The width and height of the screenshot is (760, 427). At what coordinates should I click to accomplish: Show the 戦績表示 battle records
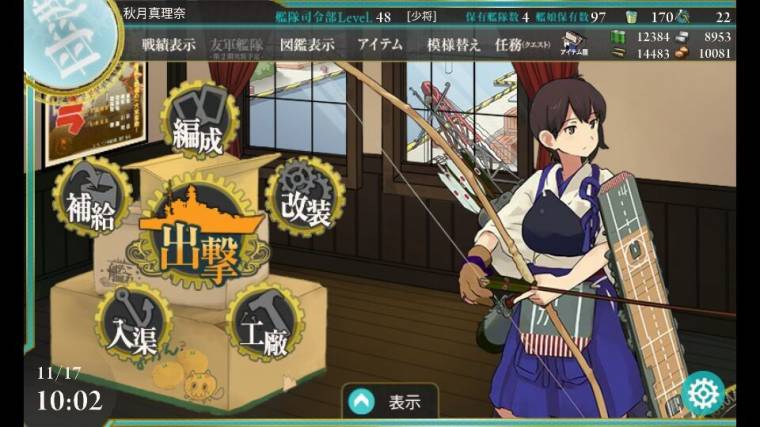168,45
